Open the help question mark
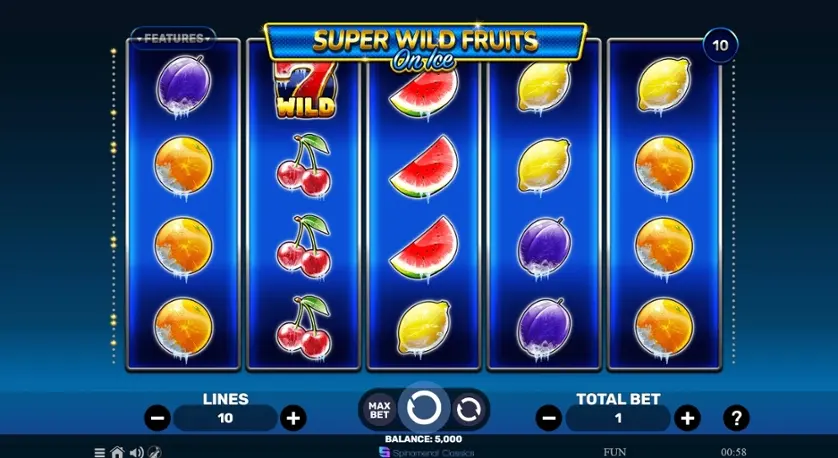This screenshot has height=458, width=838. tap(736, 418)
